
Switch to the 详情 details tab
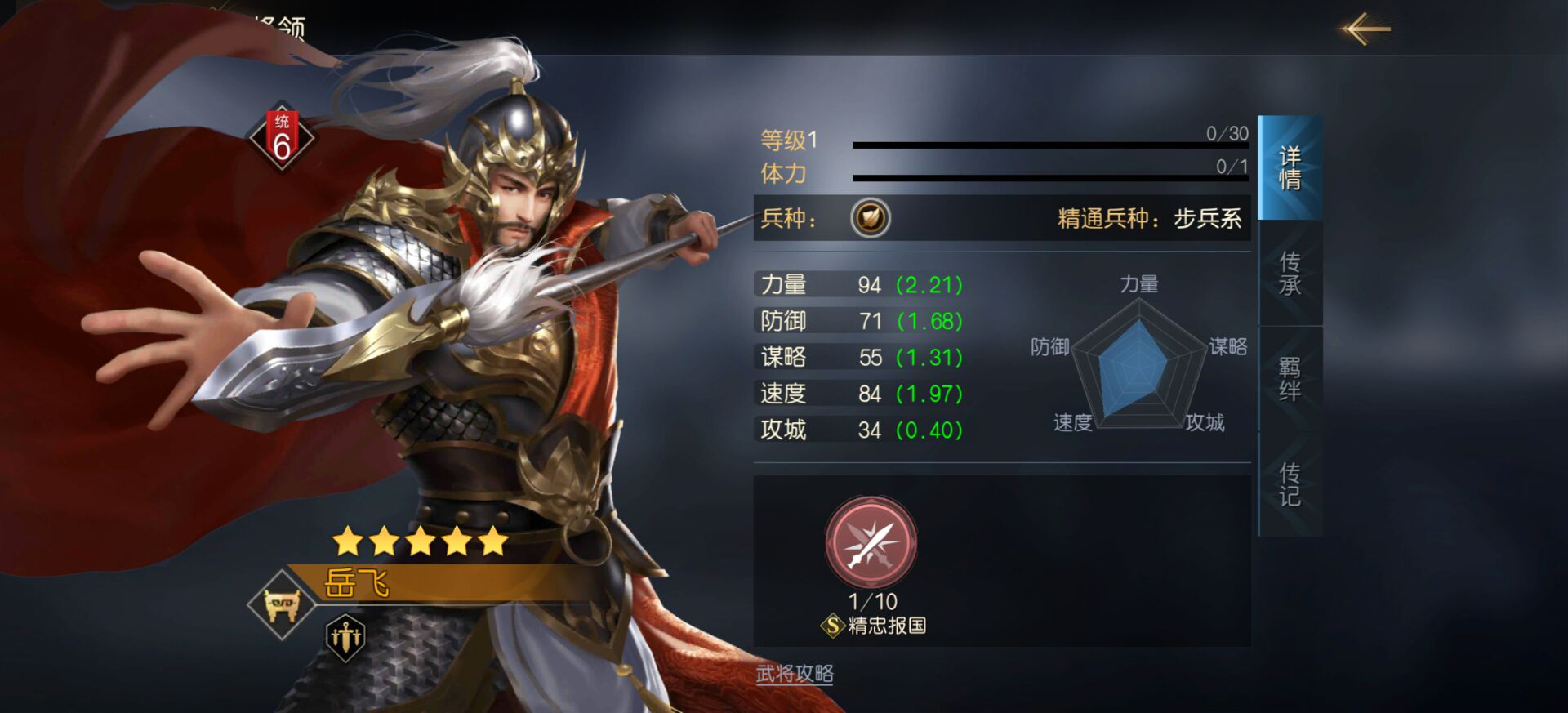click(1290, 168)
